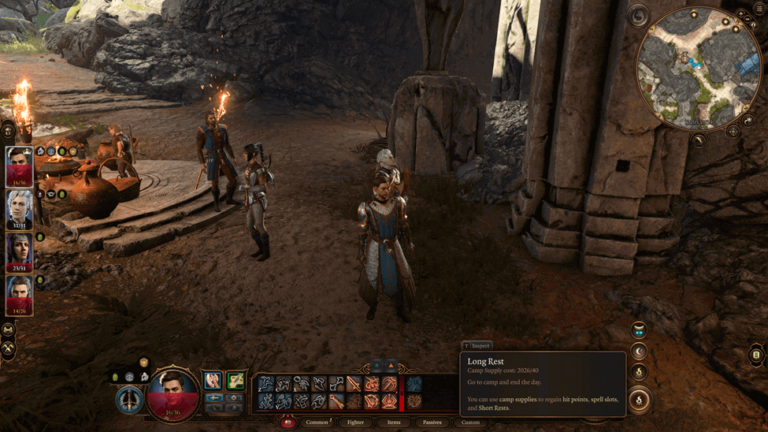
Task: Select the green-framed action icon
Action: pos(235,380)
